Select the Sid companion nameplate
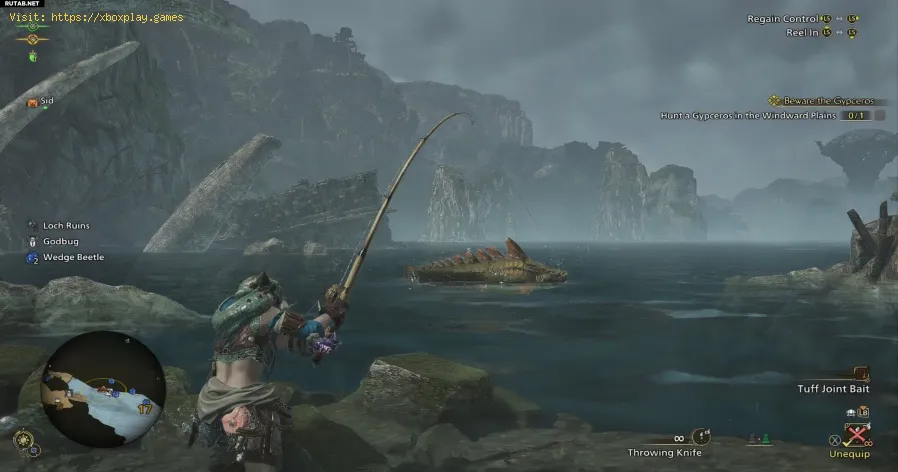The image size is (898, 472). (x=47, y=102)
